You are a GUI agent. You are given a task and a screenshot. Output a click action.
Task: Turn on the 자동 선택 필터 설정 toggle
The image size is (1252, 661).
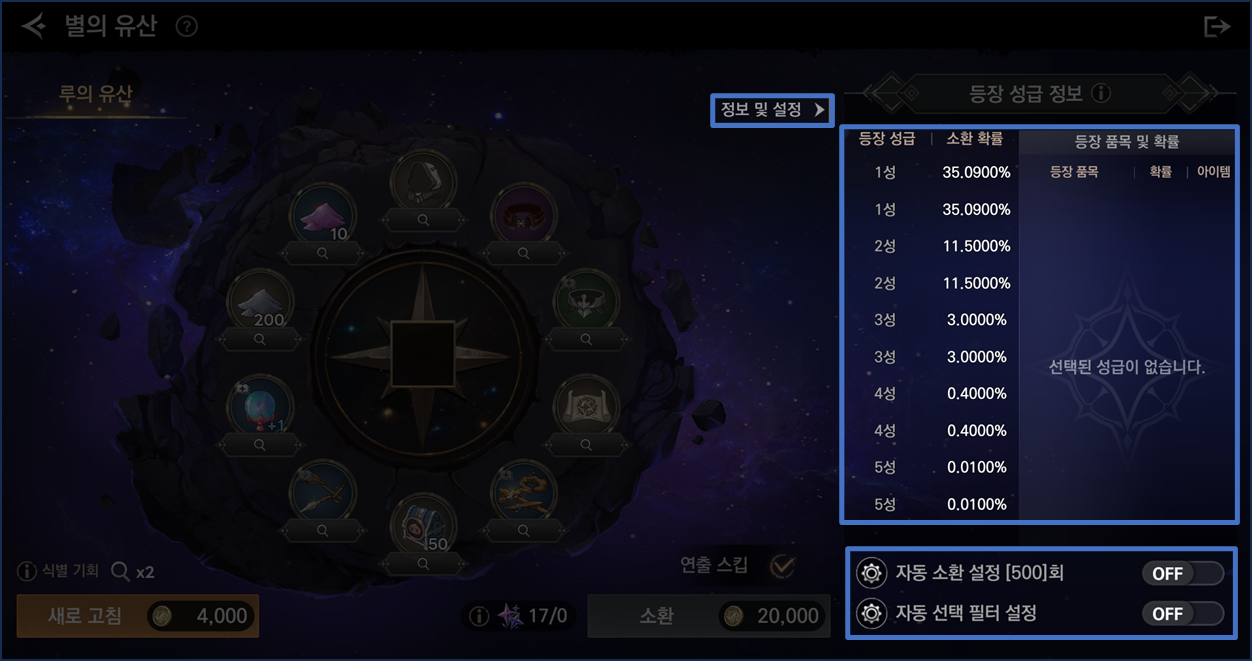click(1183, 613)
